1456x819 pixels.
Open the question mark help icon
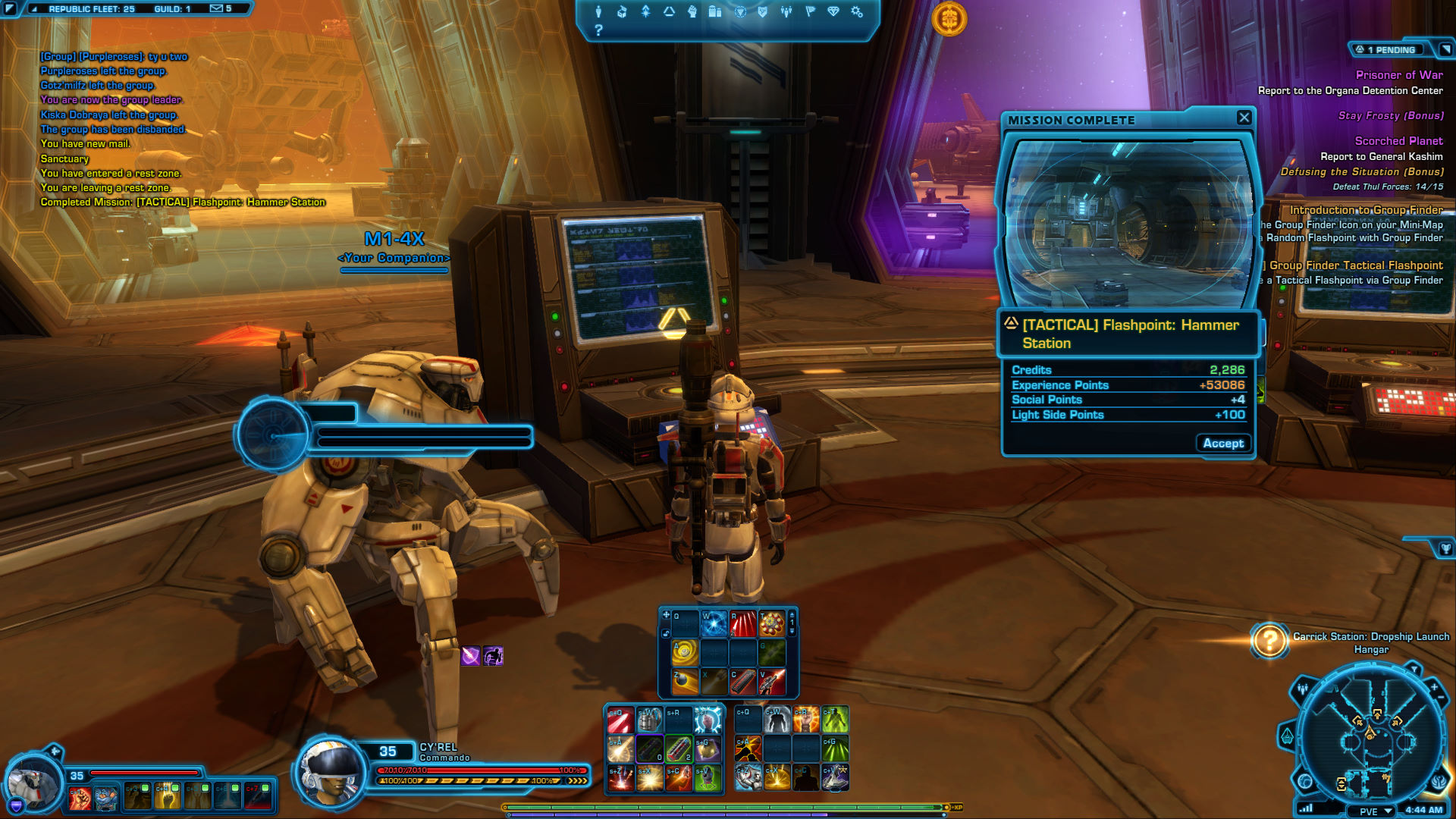pyautogui.click(x=598, y=30)
